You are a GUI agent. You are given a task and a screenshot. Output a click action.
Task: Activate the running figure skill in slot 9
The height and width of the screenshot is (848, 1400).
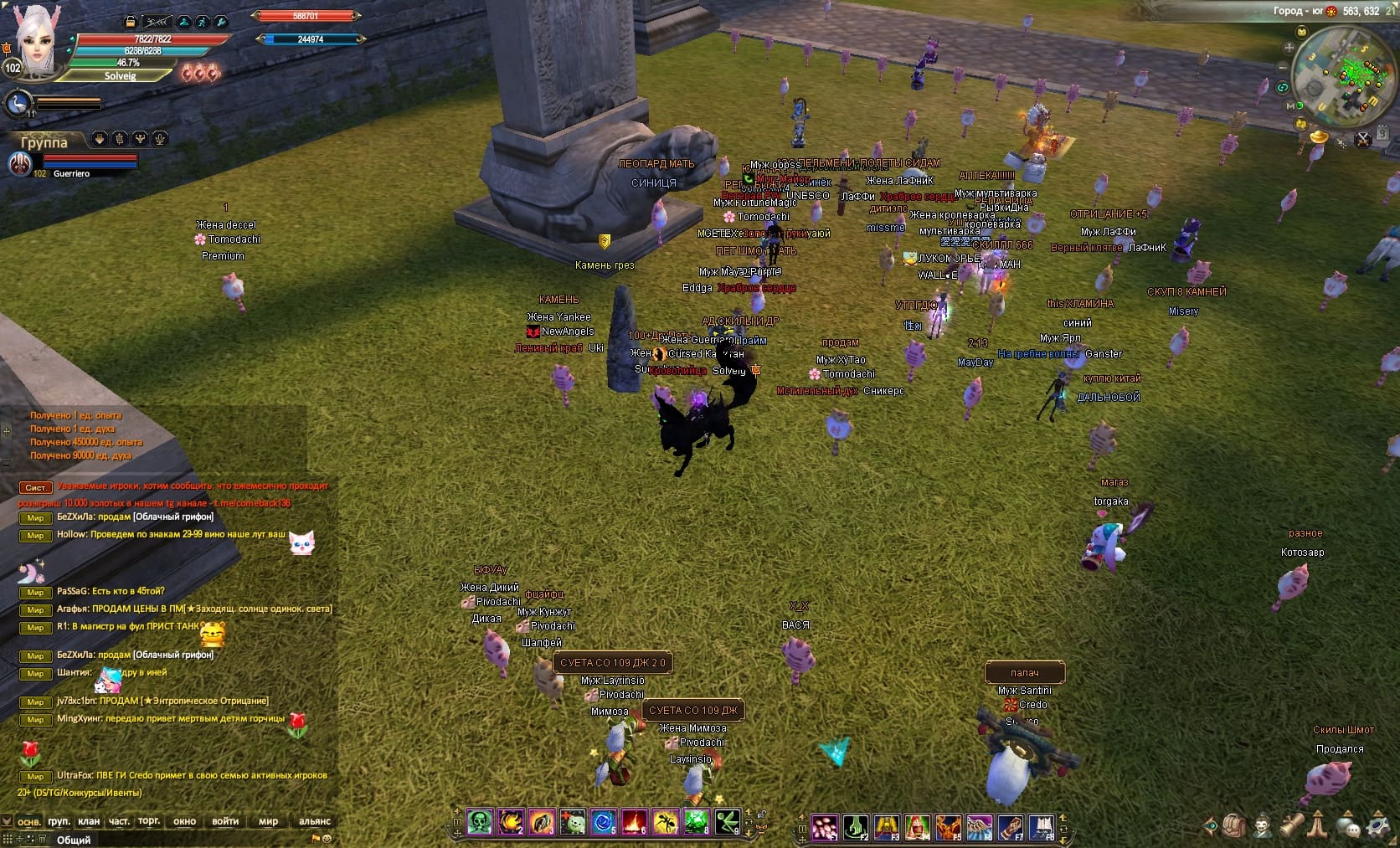tap(727, 823)
